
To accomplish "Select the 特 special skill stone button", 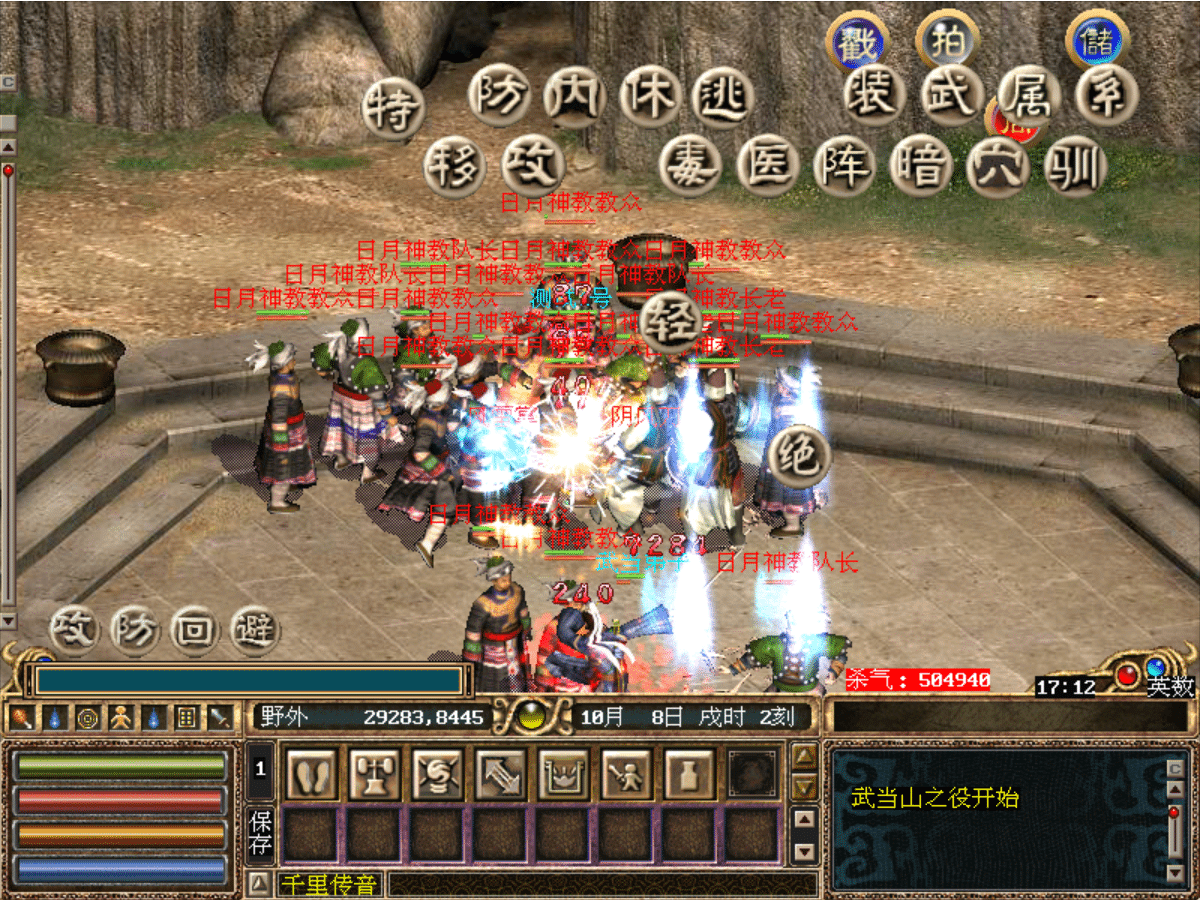I will (394, 108).
